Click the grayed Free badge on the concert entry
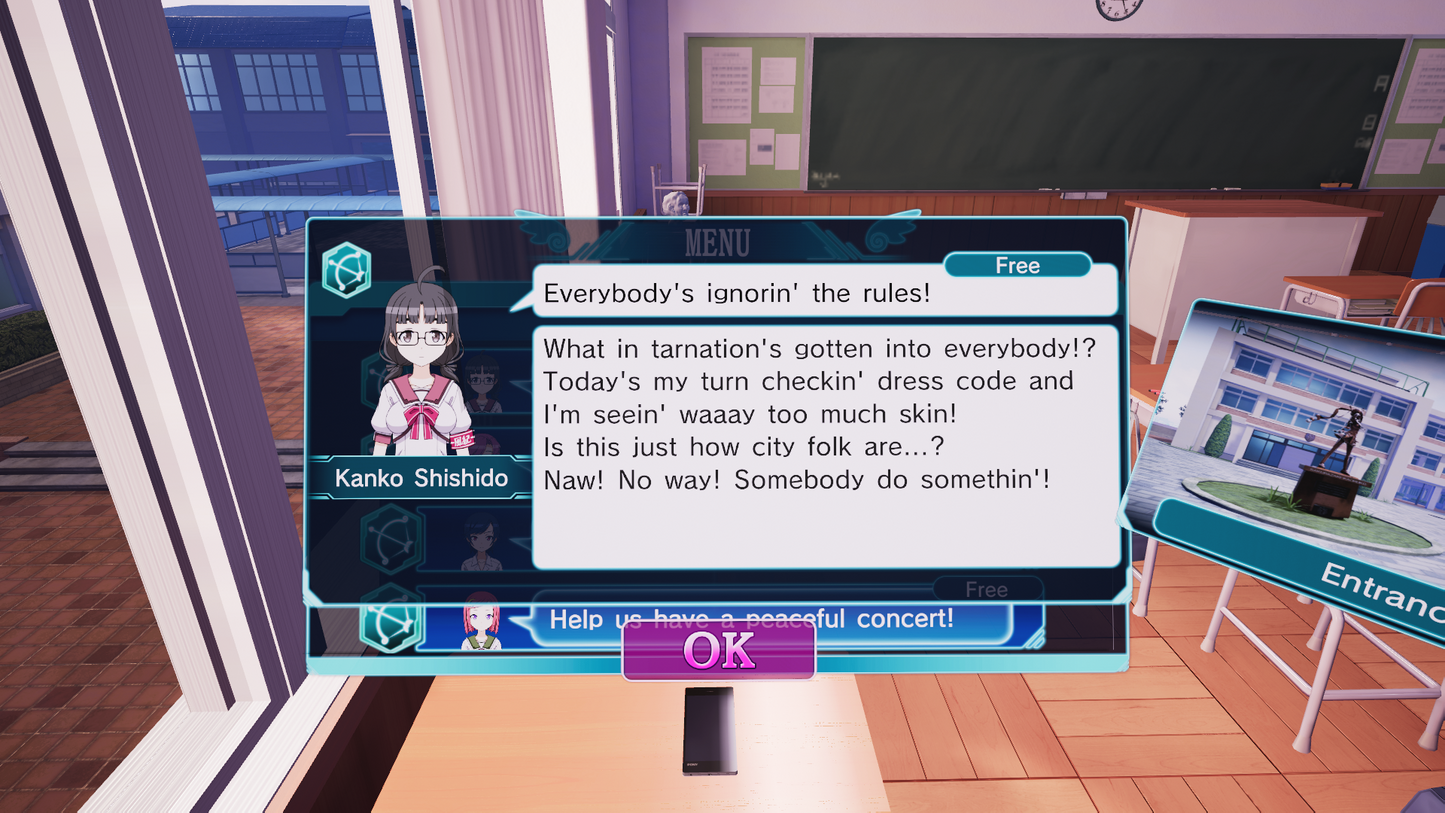 (987, 589)
